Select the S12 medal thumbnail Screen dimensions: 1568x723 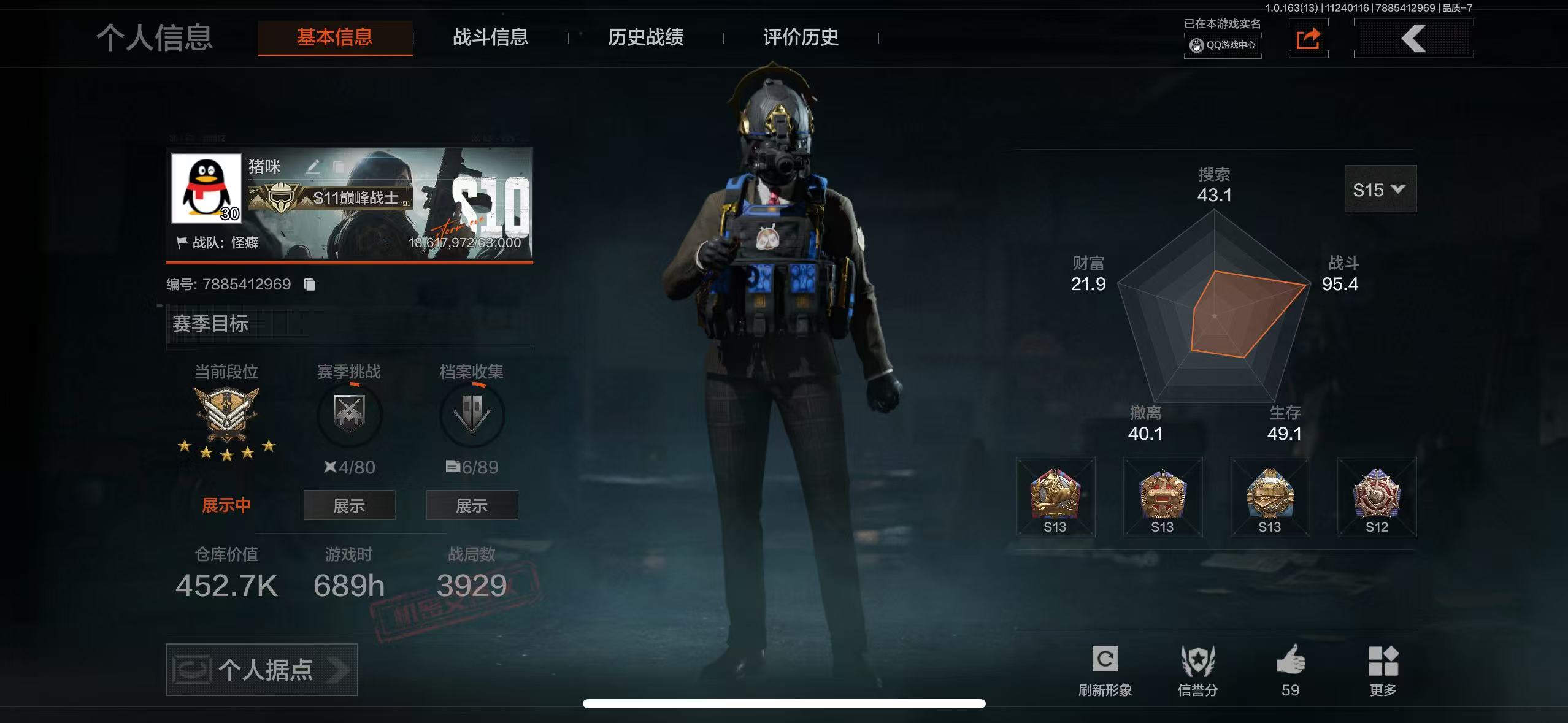tap(1377, 496)
